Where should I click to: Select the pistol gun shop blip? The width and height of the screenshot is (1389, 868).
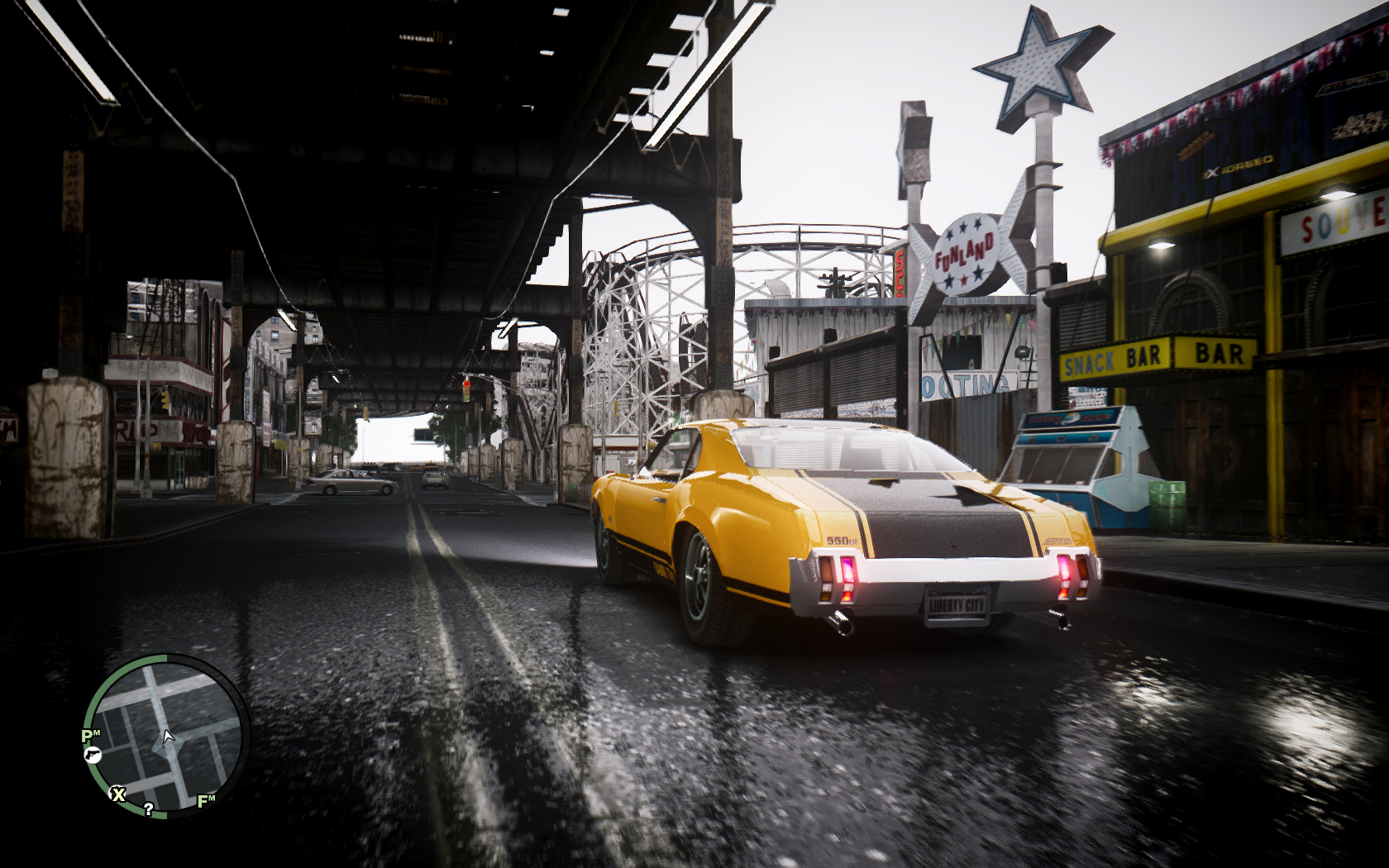[92, 754]
